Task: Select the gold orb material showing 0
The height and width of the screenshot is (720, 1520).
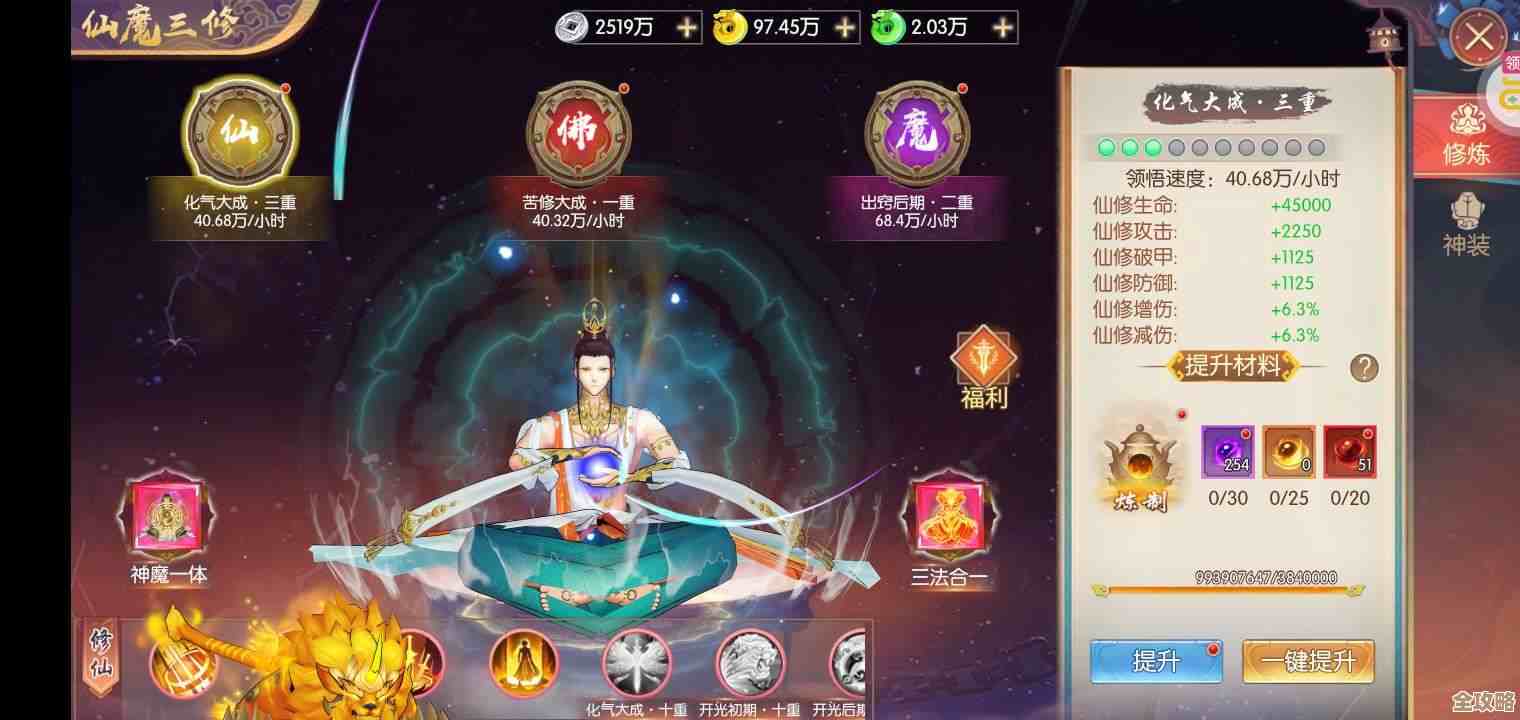Action: tap(1288, 450)
